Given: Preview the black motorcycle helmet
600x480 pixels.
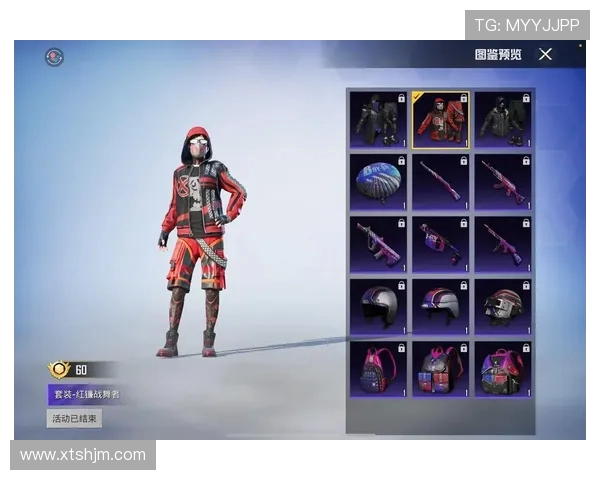Looking at the screenshot, I should click(x=378, y=305).
